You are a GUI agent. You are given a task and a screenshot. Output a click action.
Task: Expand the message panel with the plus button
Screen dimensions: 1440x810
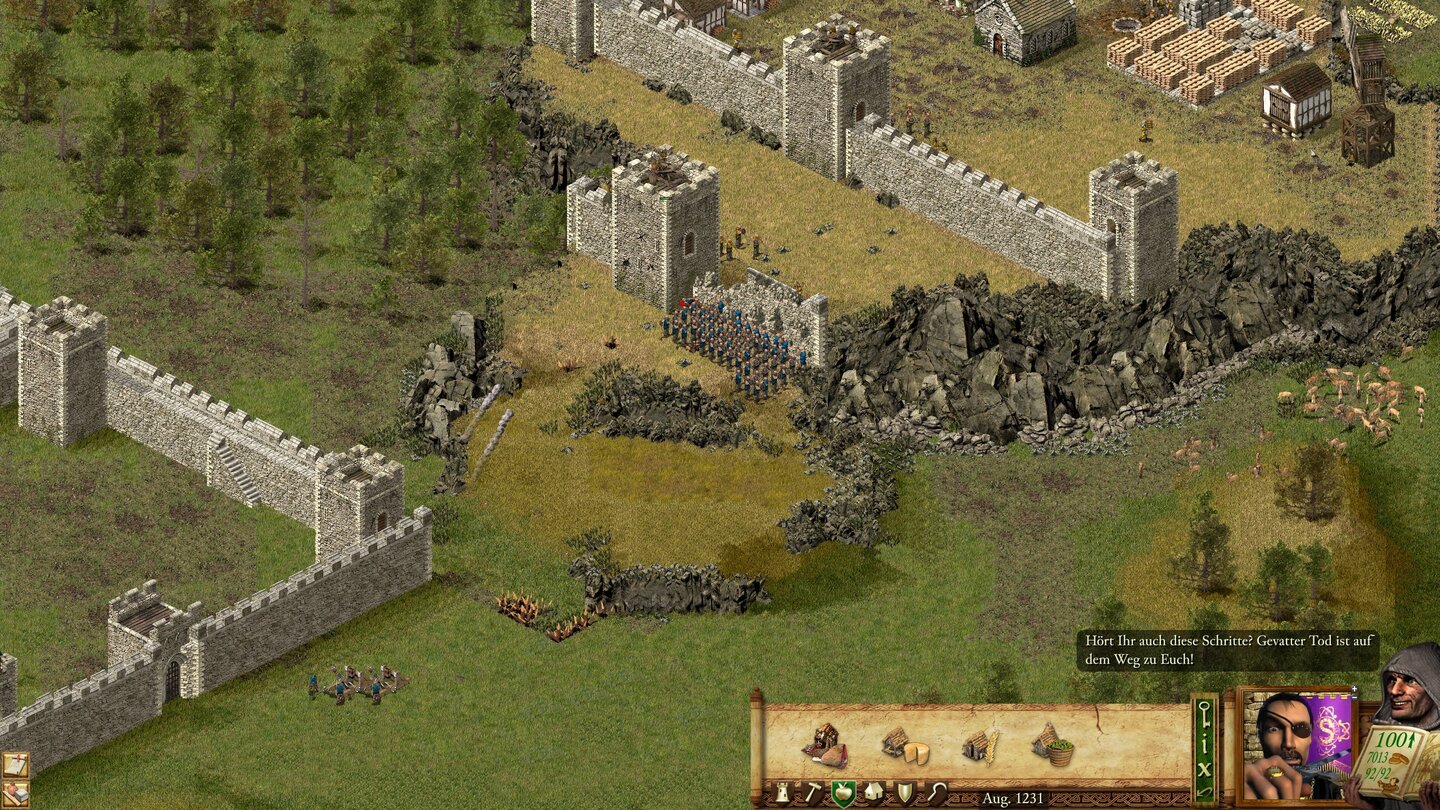coord(1354,688)
